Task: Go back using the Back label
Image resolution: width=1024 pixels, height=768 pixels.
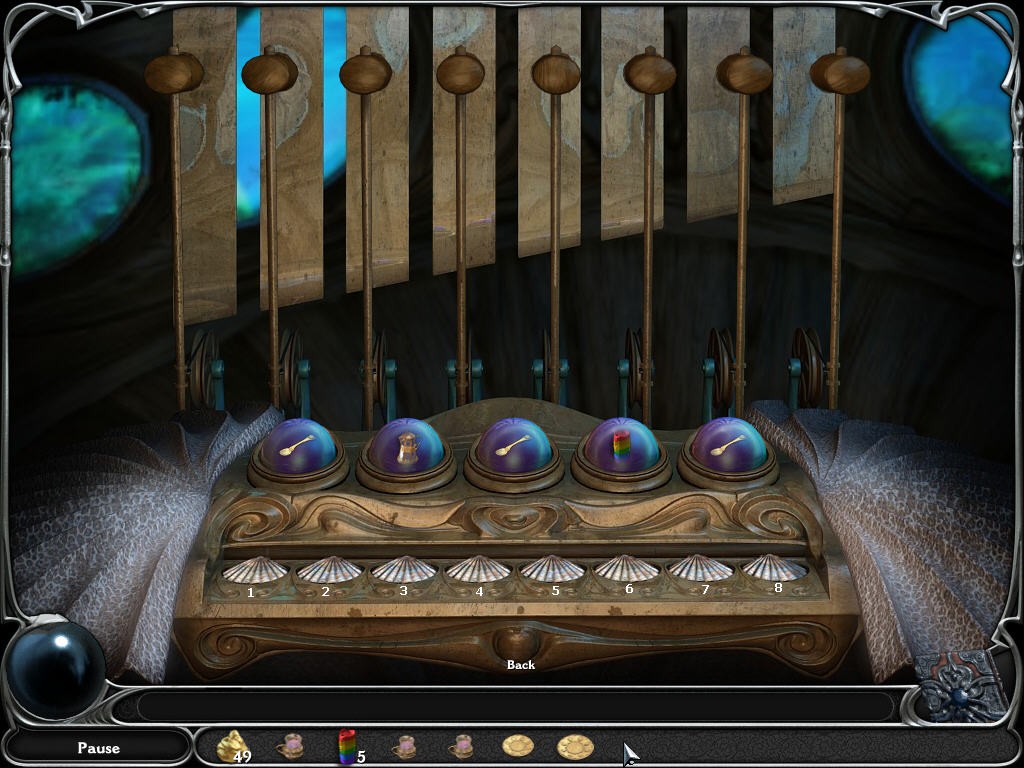Action: point(521,664)
